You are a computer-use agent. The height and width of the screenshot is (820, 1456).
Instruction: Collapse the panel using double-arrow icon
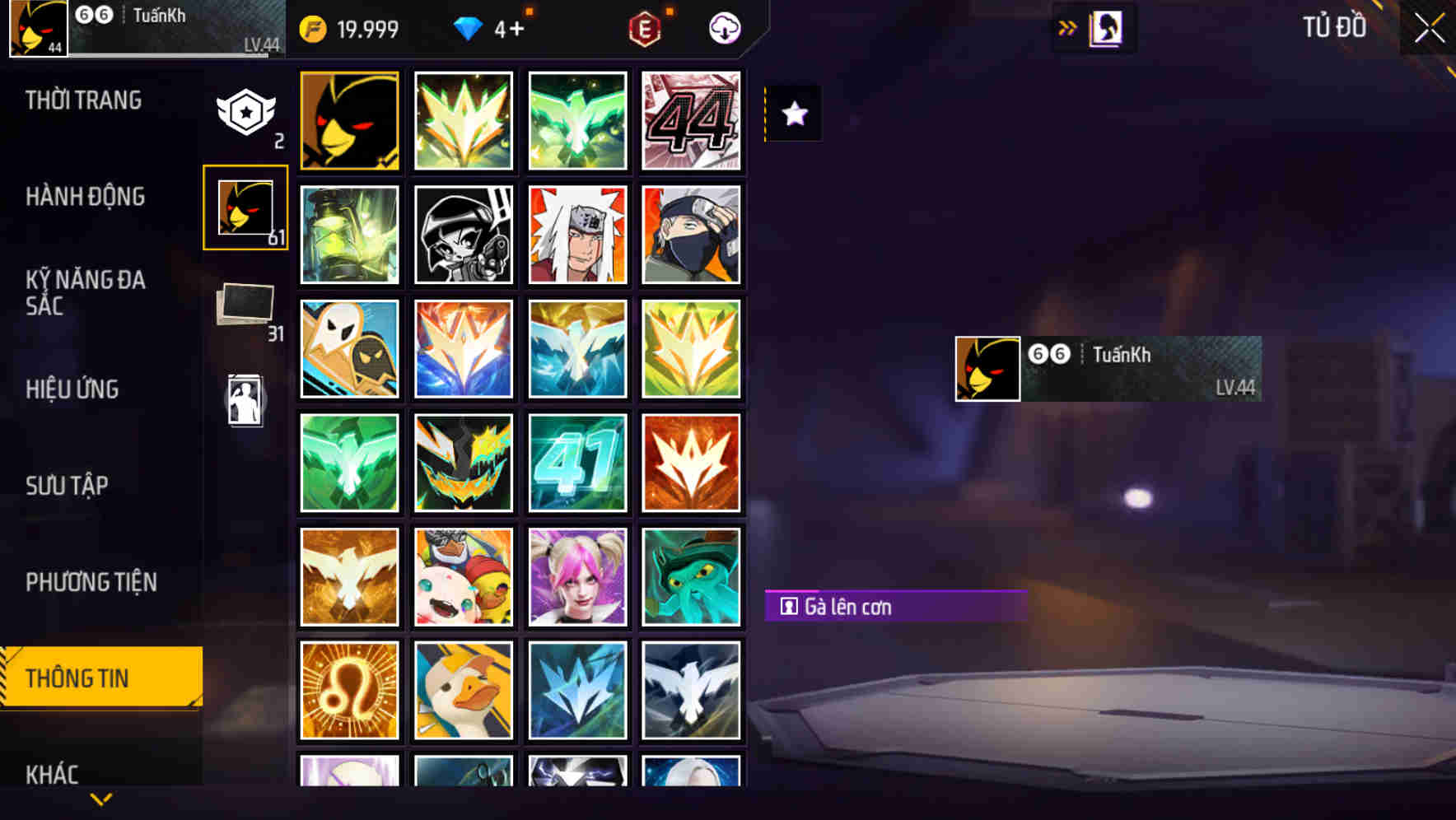pyautogui.click(x=1068, y=27)
